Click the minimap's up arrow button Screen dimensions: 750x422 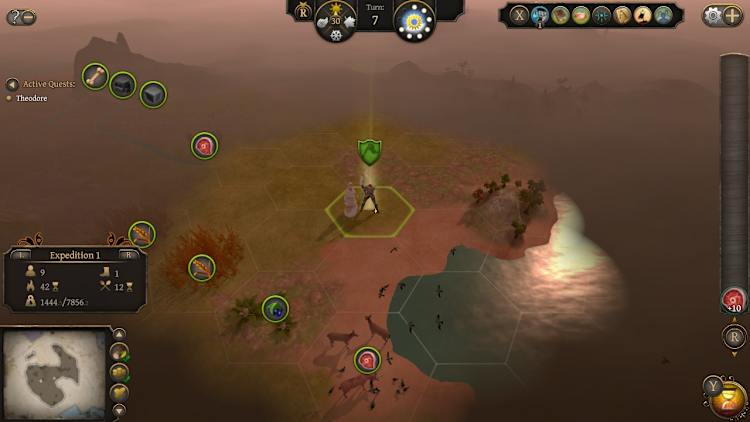click(119, 334)
